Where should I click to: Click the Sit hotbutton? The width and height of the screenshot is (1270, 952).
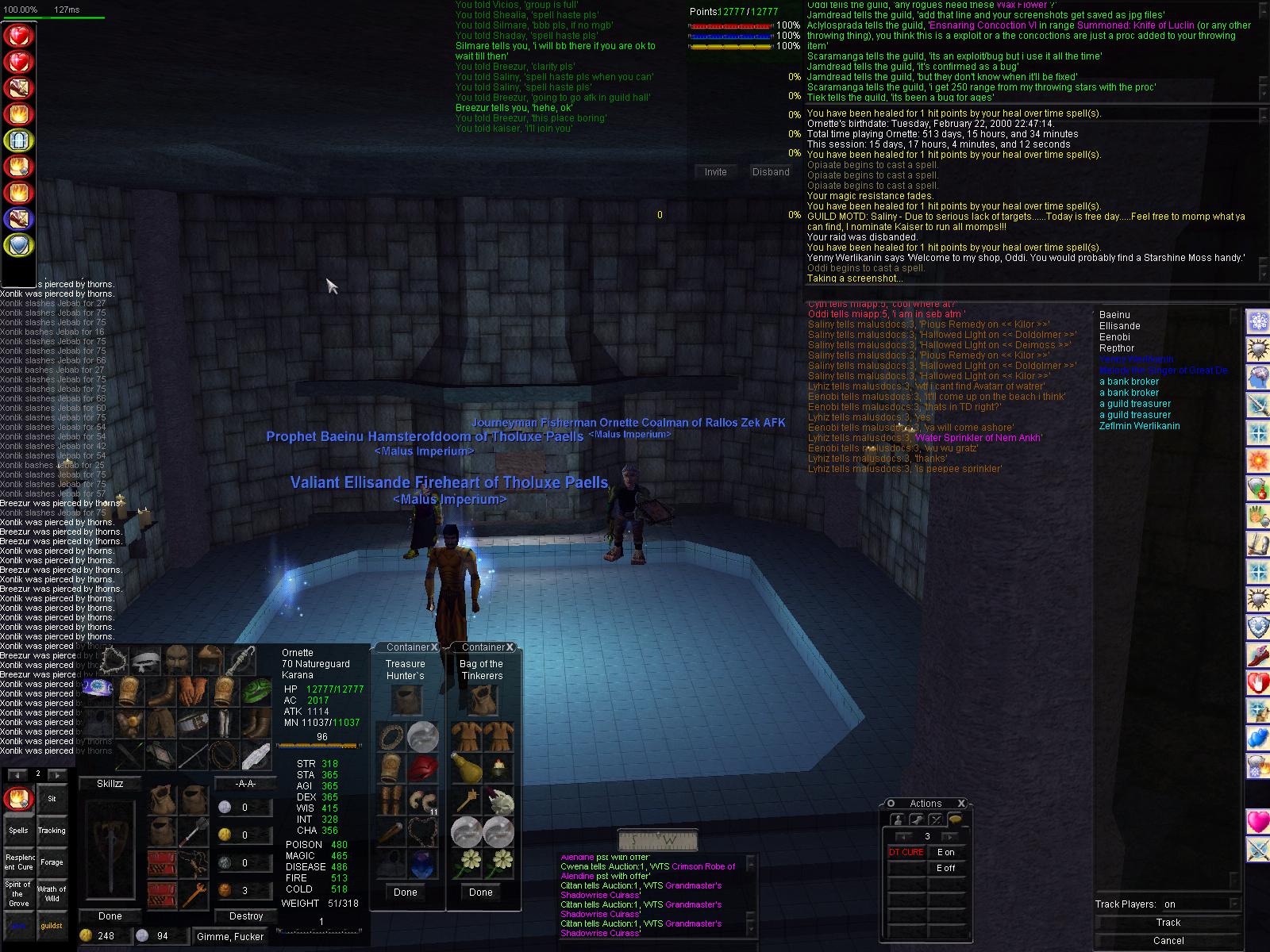[x=52, y=799]
